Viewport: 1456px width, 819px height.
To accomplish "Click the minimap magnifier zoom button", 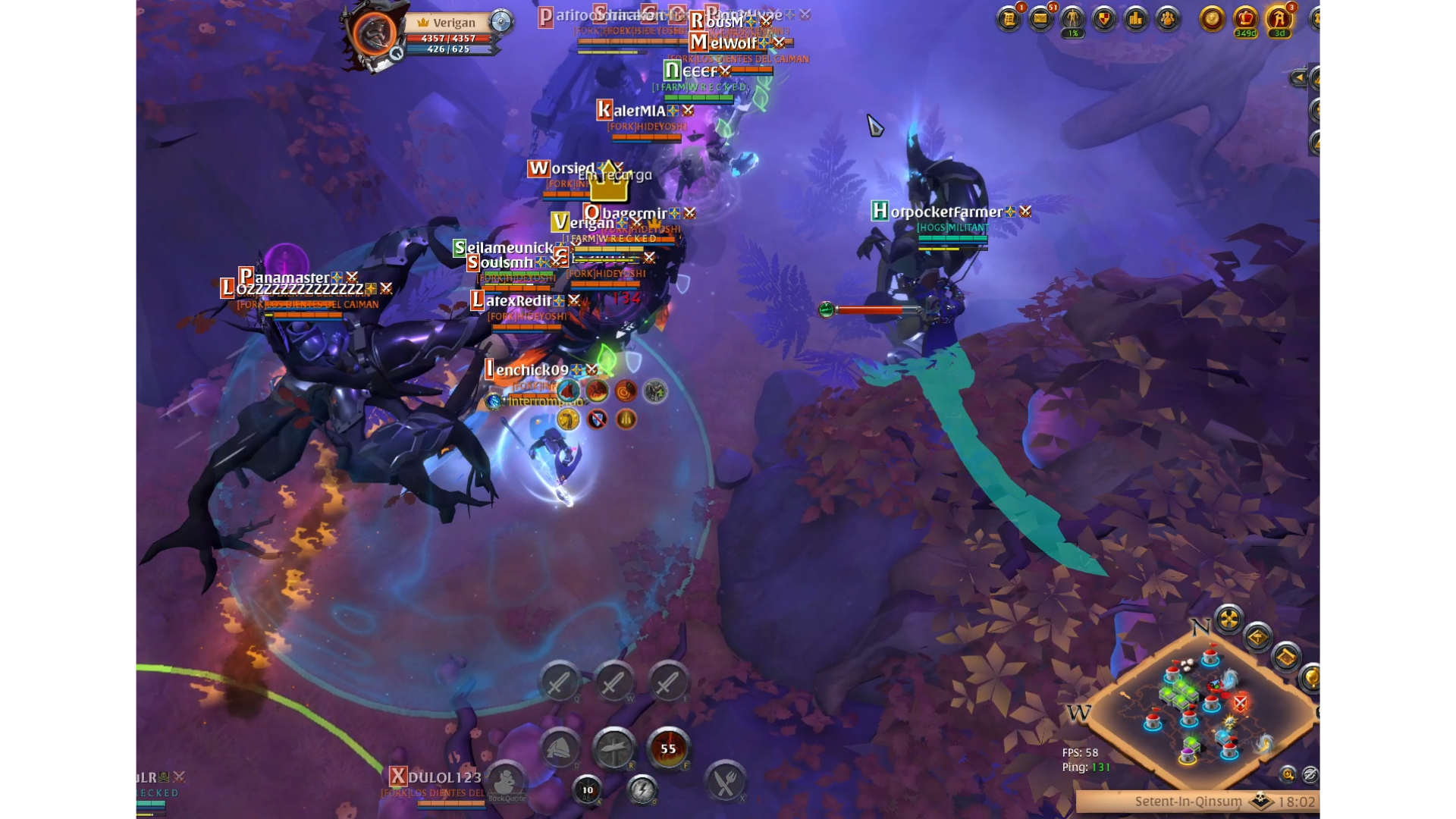I will coord(1288,774).
